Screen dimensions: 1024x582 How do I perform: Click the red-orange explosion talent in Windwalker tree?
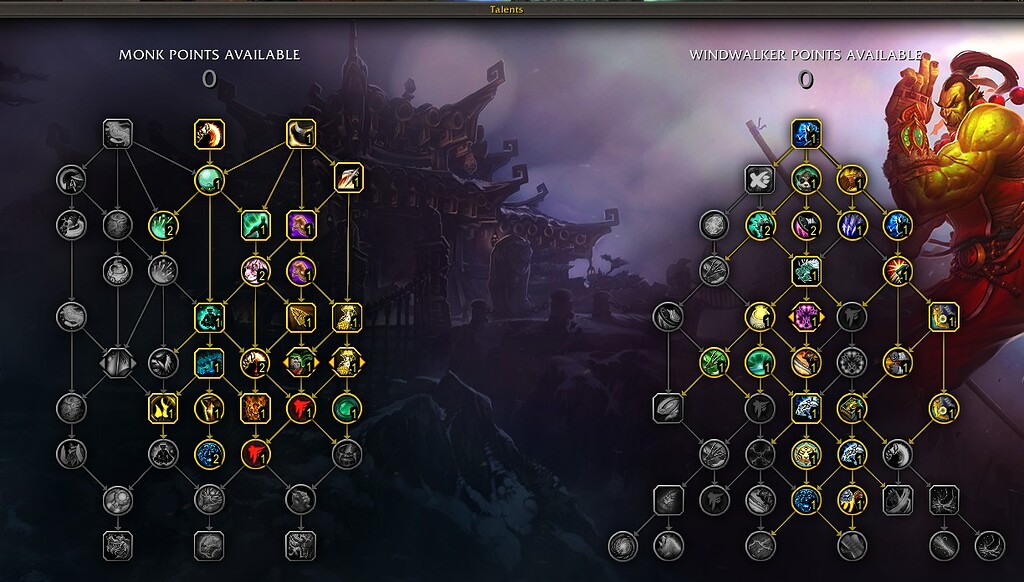coord(897,270)
